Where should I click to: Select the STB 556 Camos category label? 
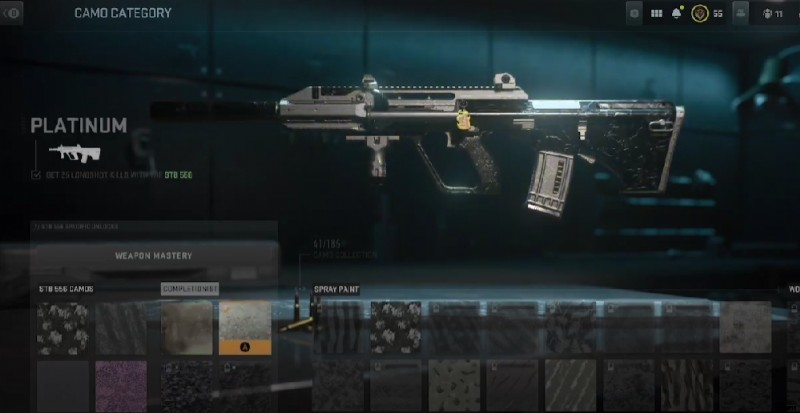tap(66, 289)
